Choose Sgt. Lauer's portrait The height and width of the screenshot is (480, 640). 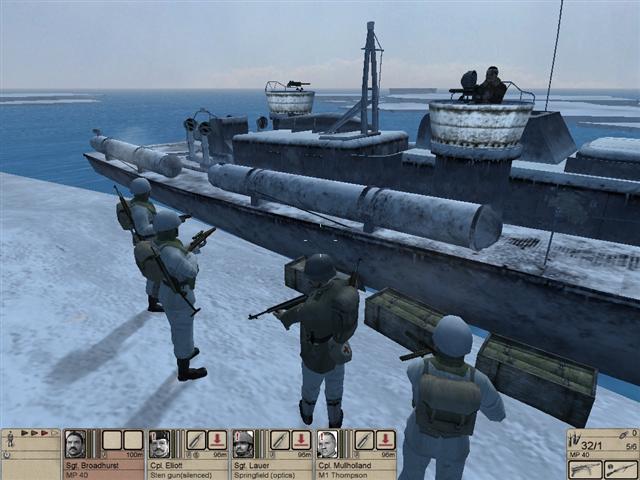point(243,443)
